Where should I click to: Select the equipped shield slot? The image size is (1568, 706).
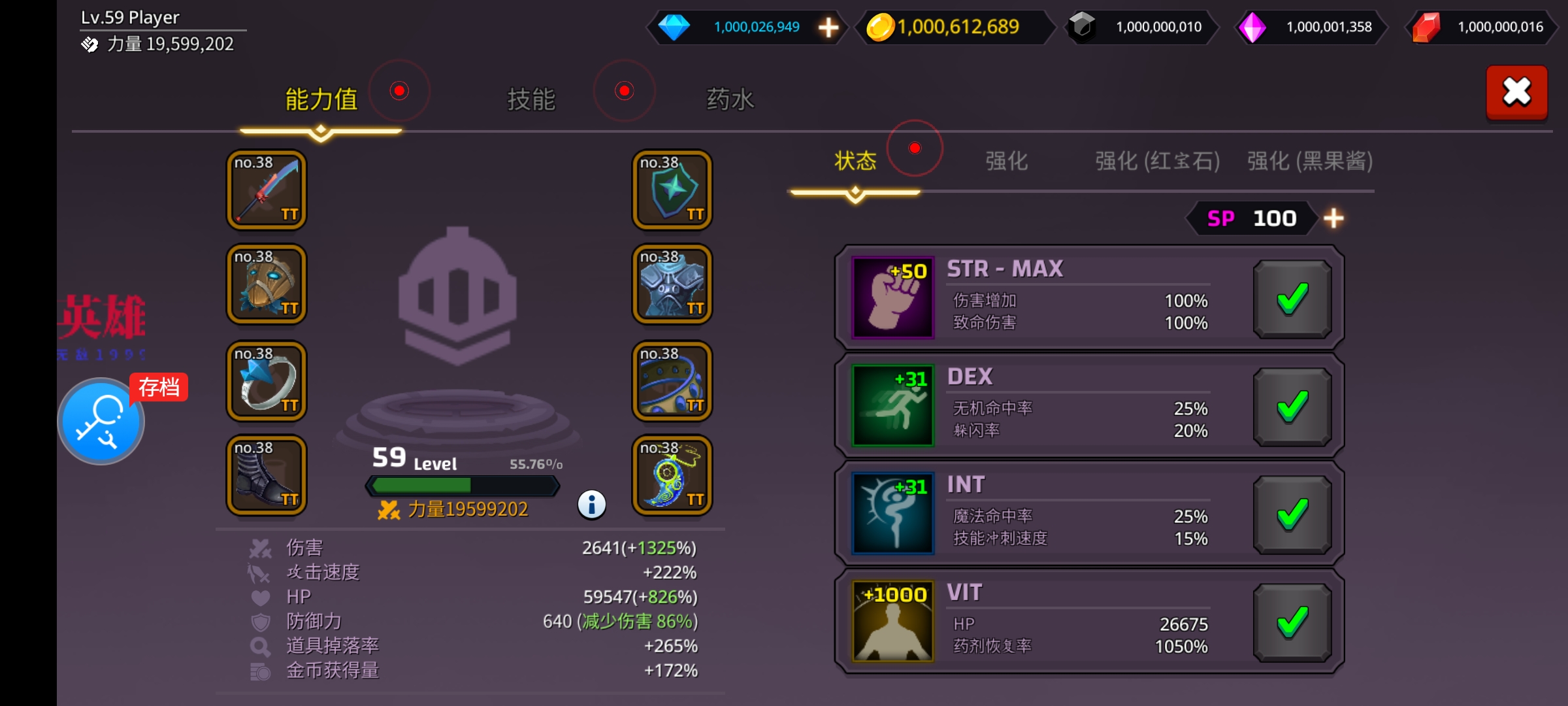click(672, 190)
